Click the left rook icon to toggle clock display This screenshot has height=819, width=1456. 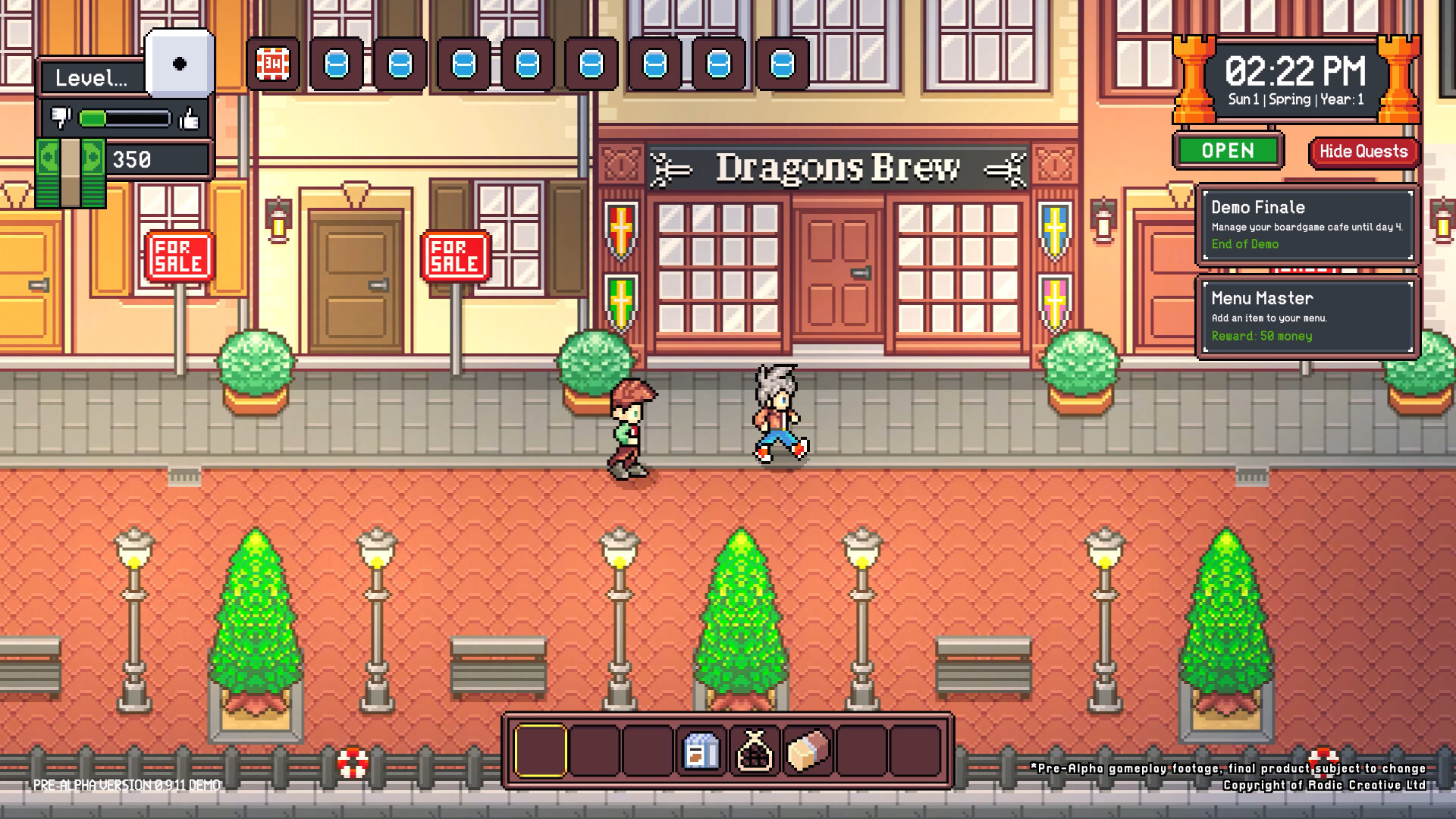pos(1193,80)
